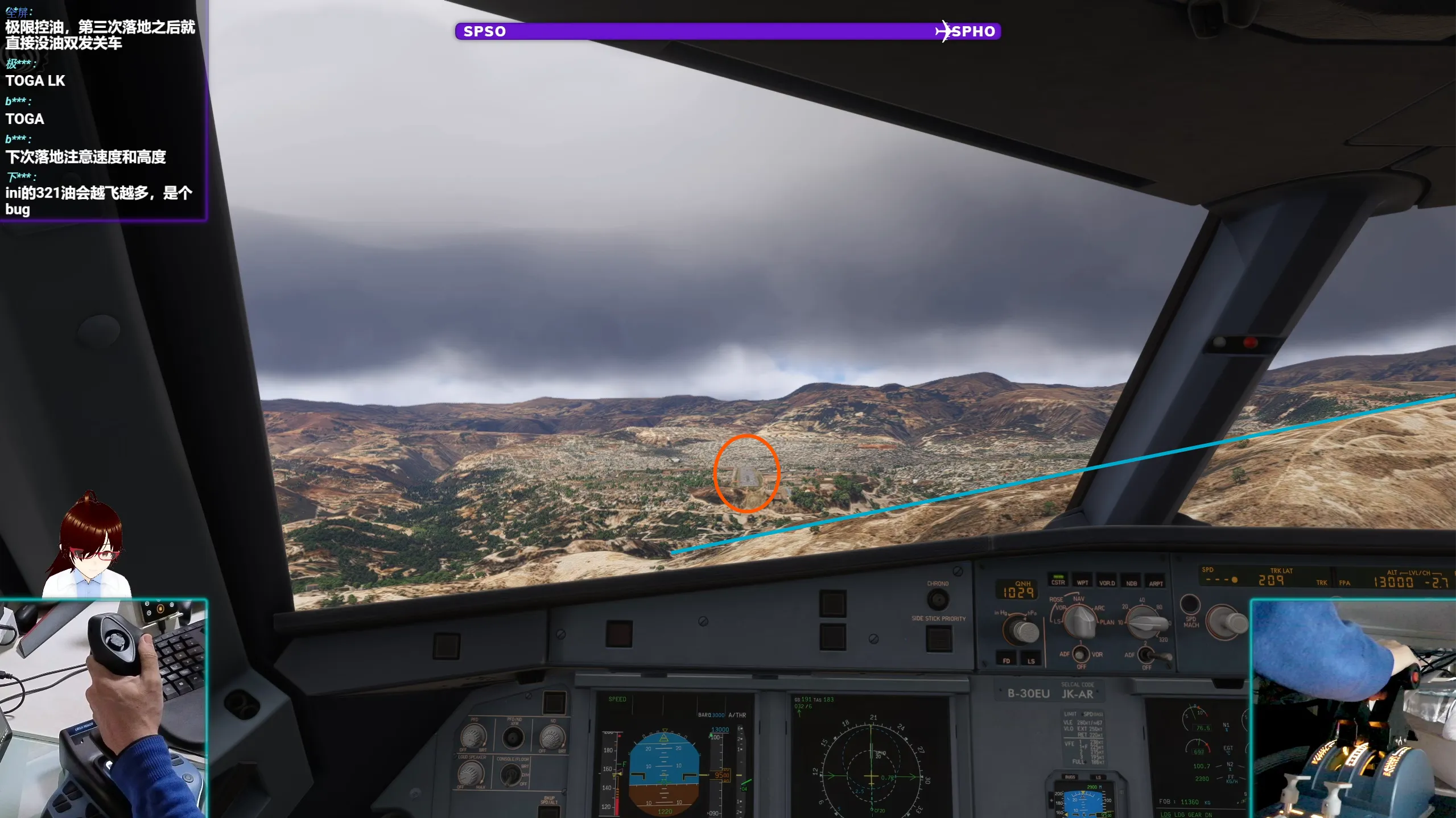This screenshot has height=818, width=1456.
Task: Turn on the VOR.D display button
Action: pyautogui.click(x=1107, y=582)
